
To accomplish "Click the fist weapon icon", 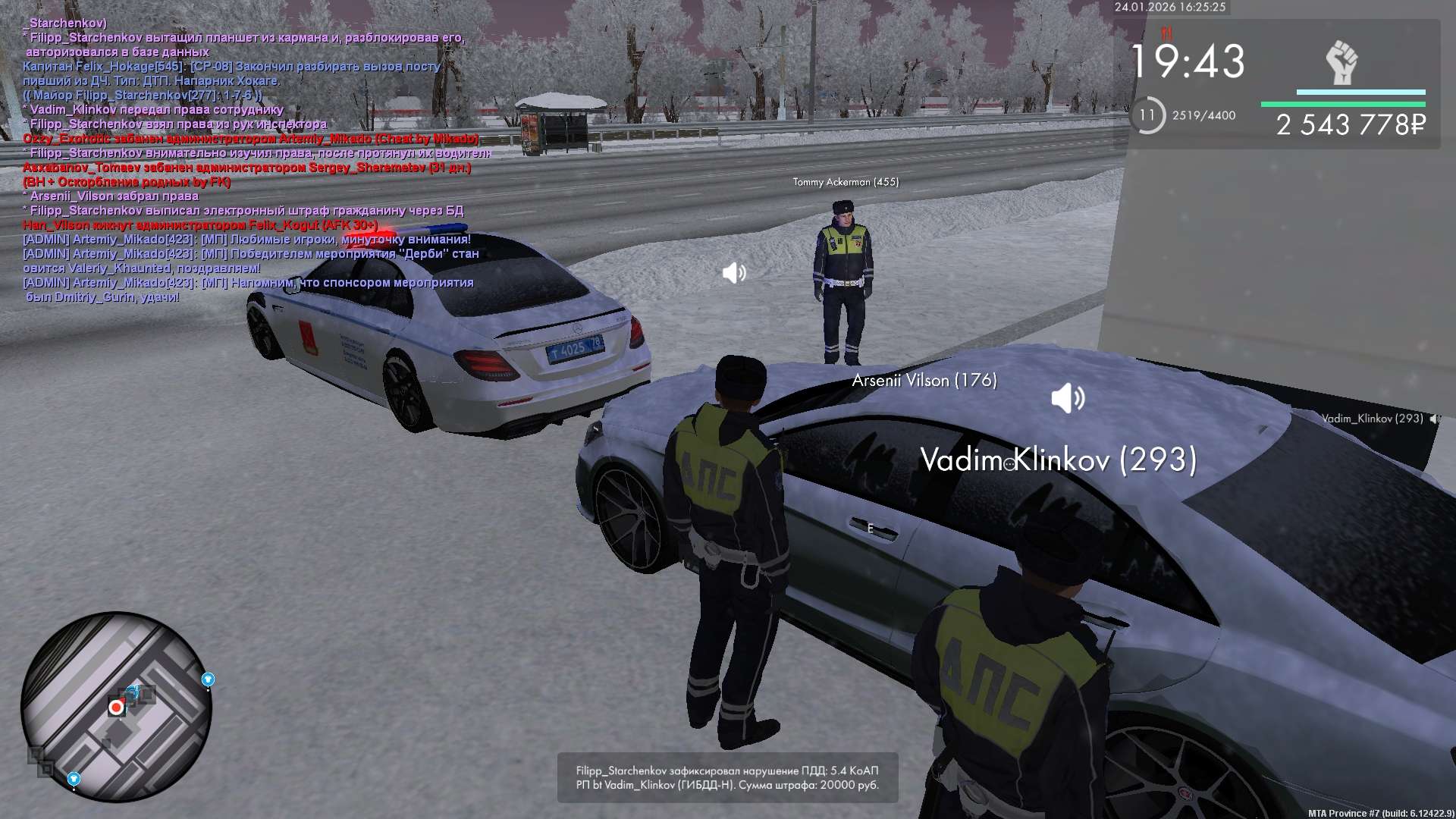I will 1341,62.
